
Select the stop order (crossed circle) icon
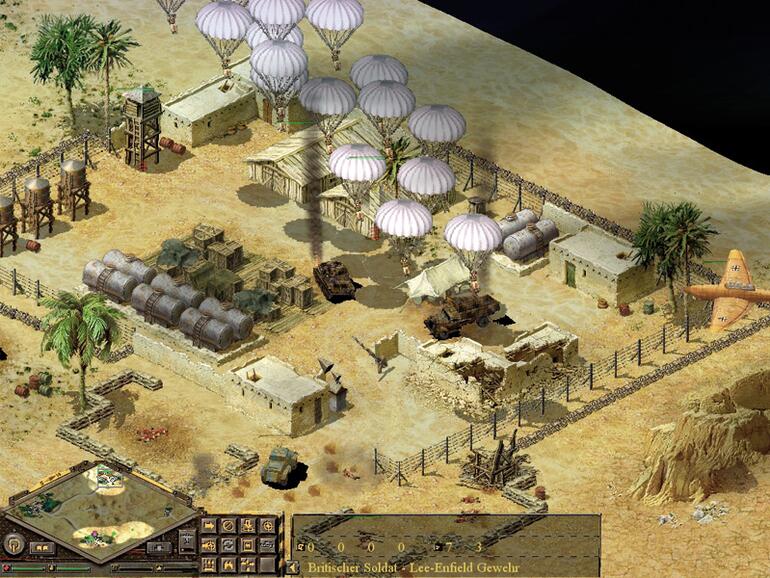pyautogui.click(x=229, y=525)
